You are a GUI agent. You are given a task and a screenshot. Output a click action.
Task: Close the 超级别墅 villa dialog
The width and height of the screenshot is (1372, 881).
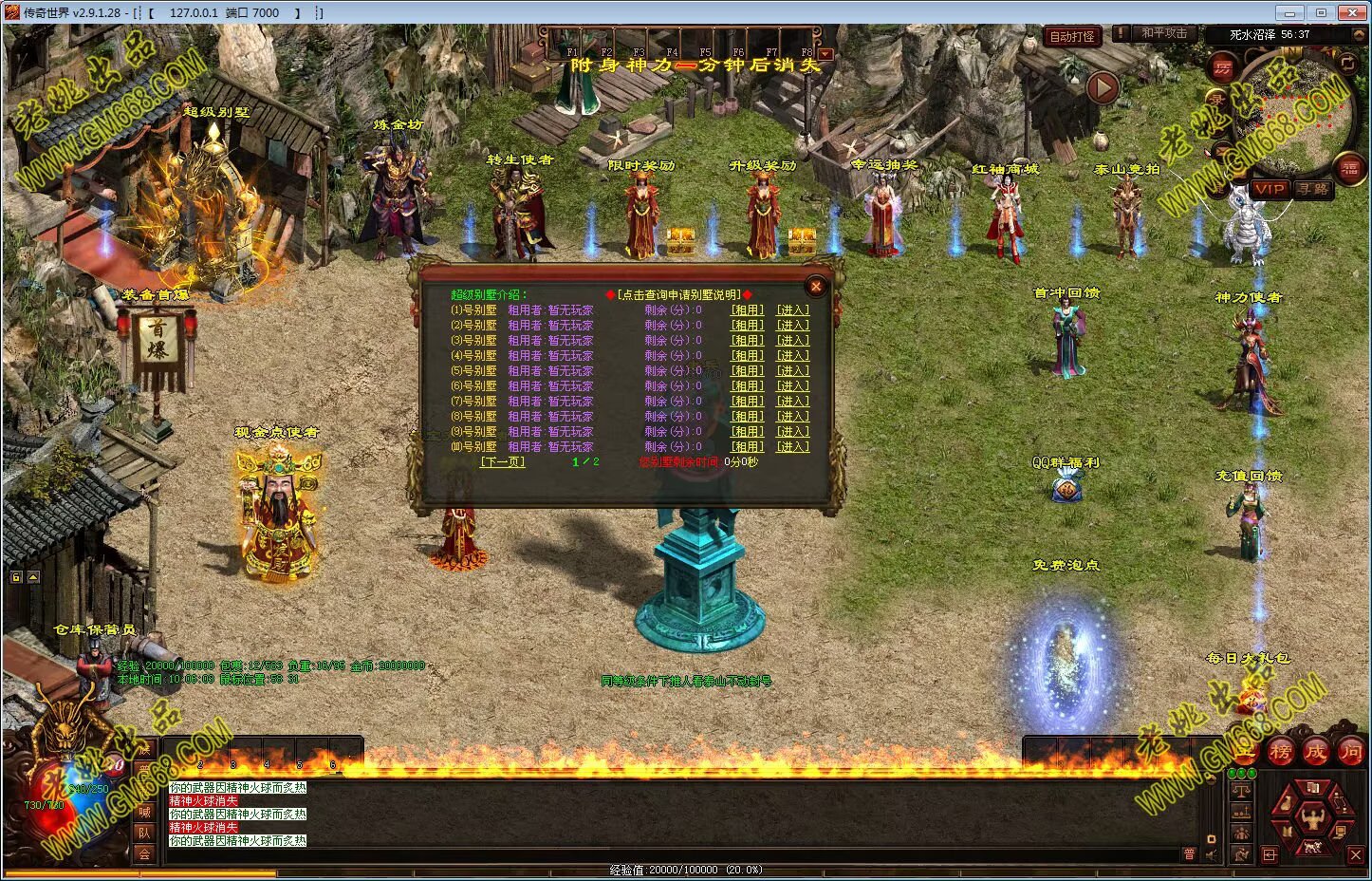[815, 286]
